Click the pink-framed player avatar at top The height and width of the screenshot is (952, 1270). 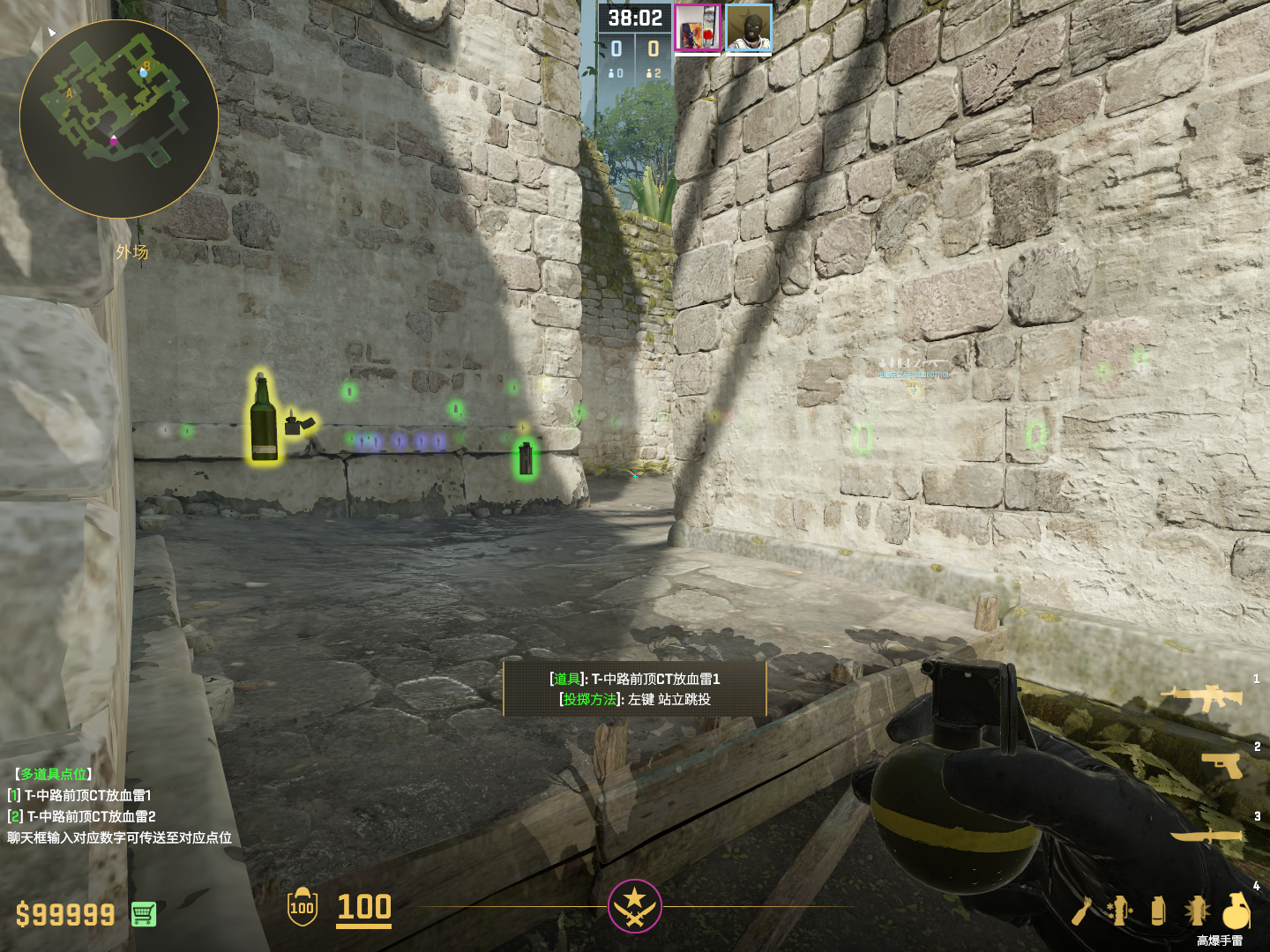pos(698,27)
